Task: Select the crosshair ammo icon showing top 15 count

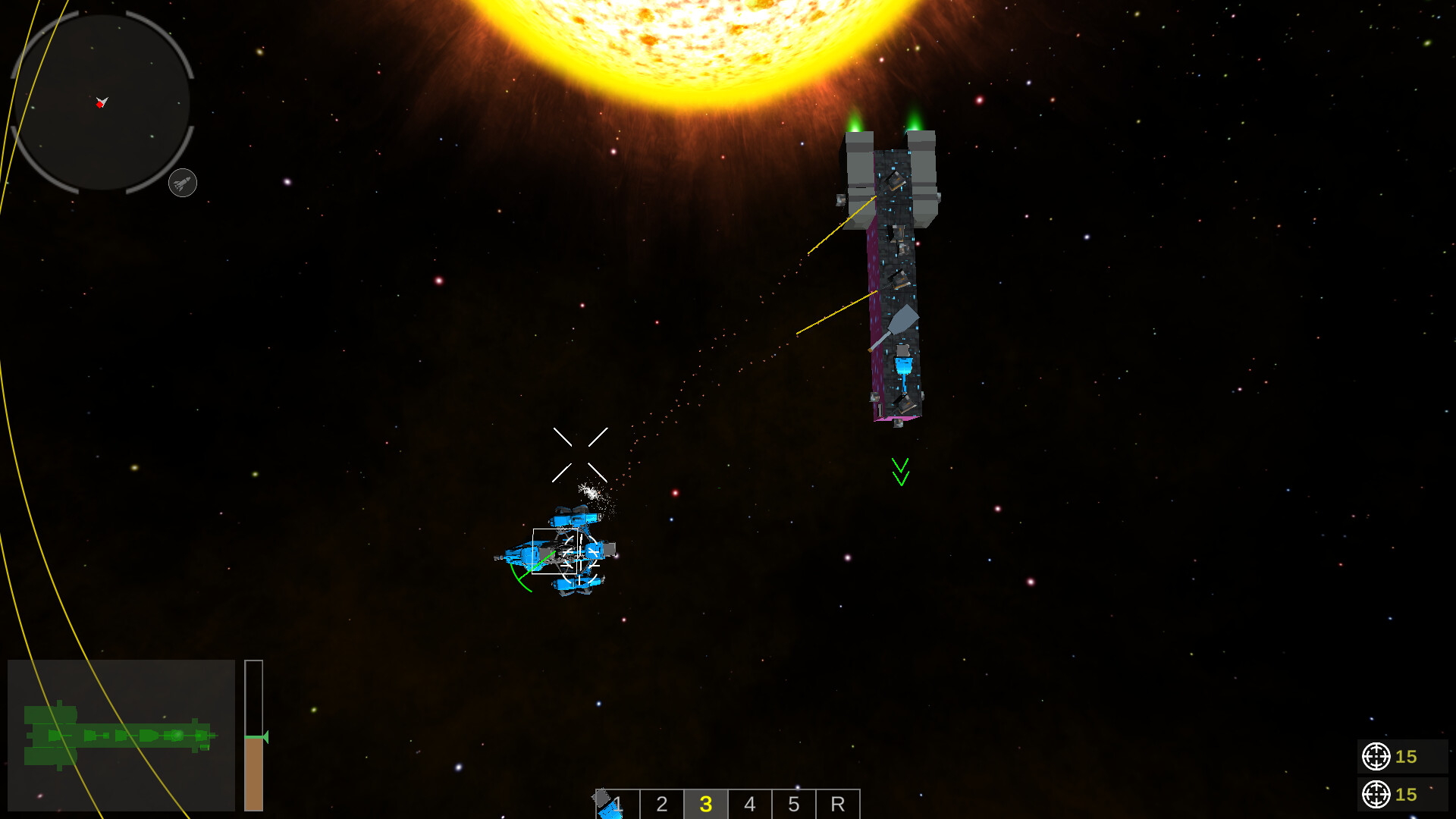Action: coord(1375,757)
